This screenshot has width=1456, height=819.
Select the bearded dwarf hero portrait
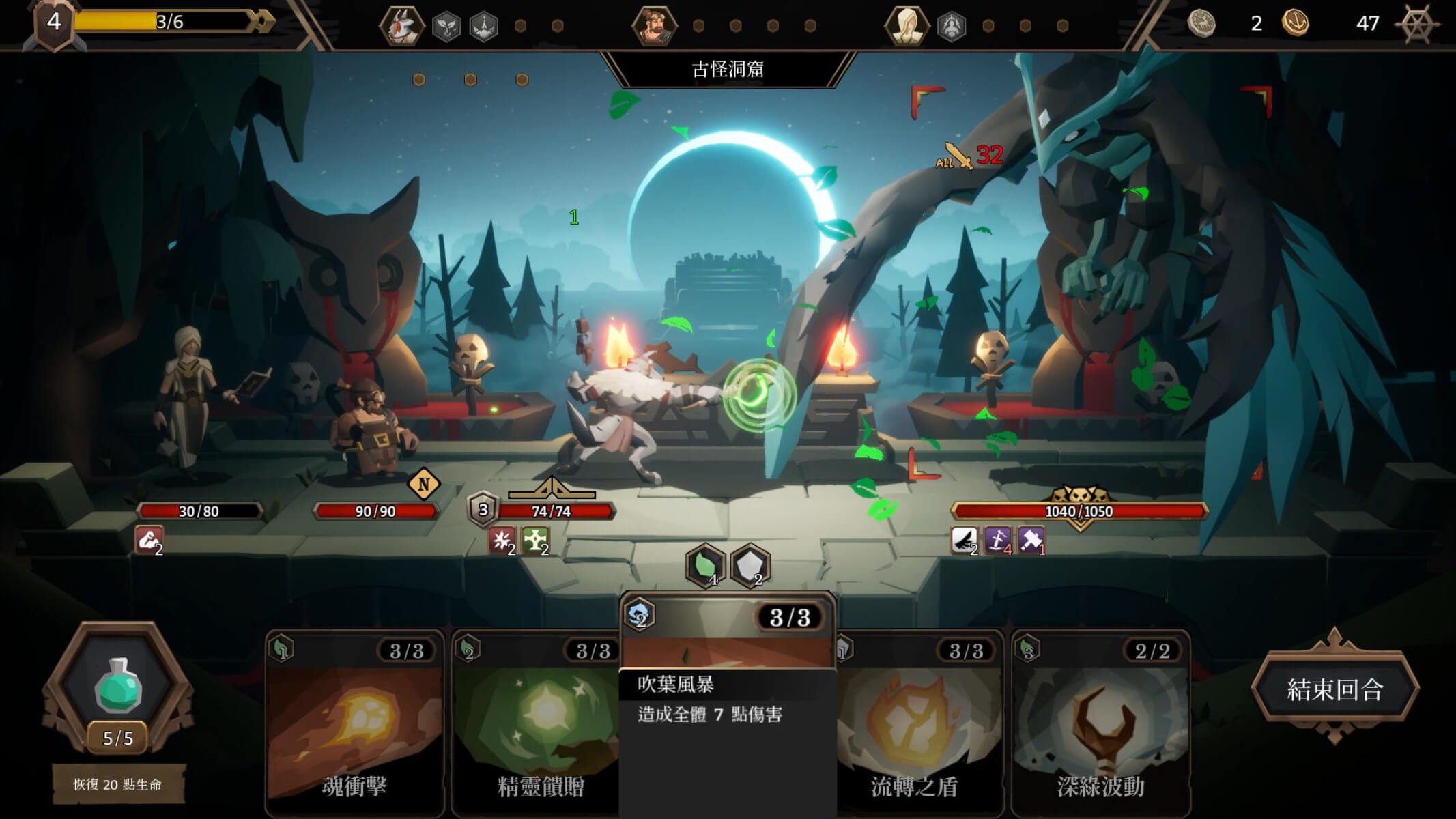tap(654, 26)
